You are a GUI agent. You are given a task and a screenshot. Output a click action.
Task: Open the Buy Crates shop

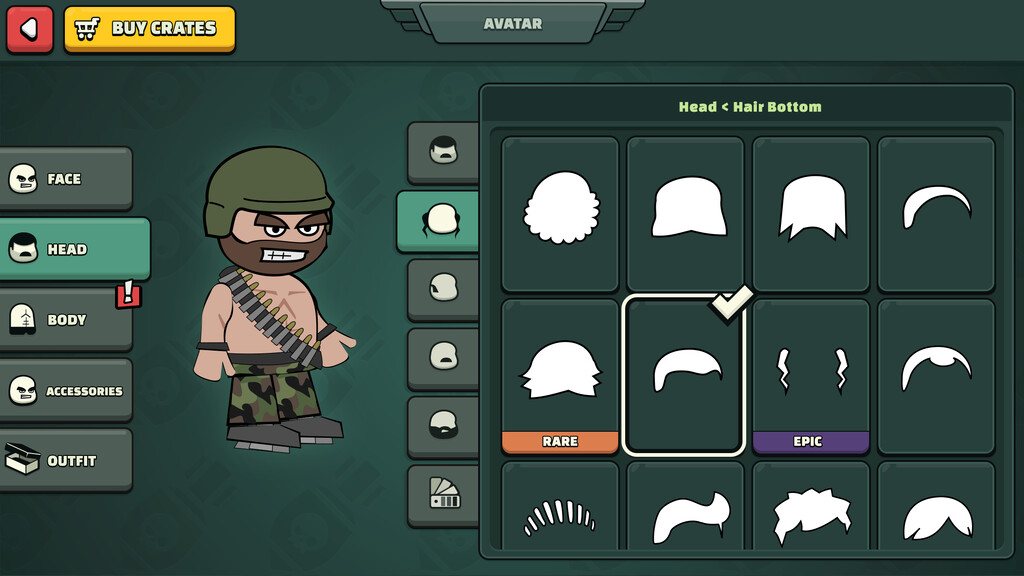point(150,29)
